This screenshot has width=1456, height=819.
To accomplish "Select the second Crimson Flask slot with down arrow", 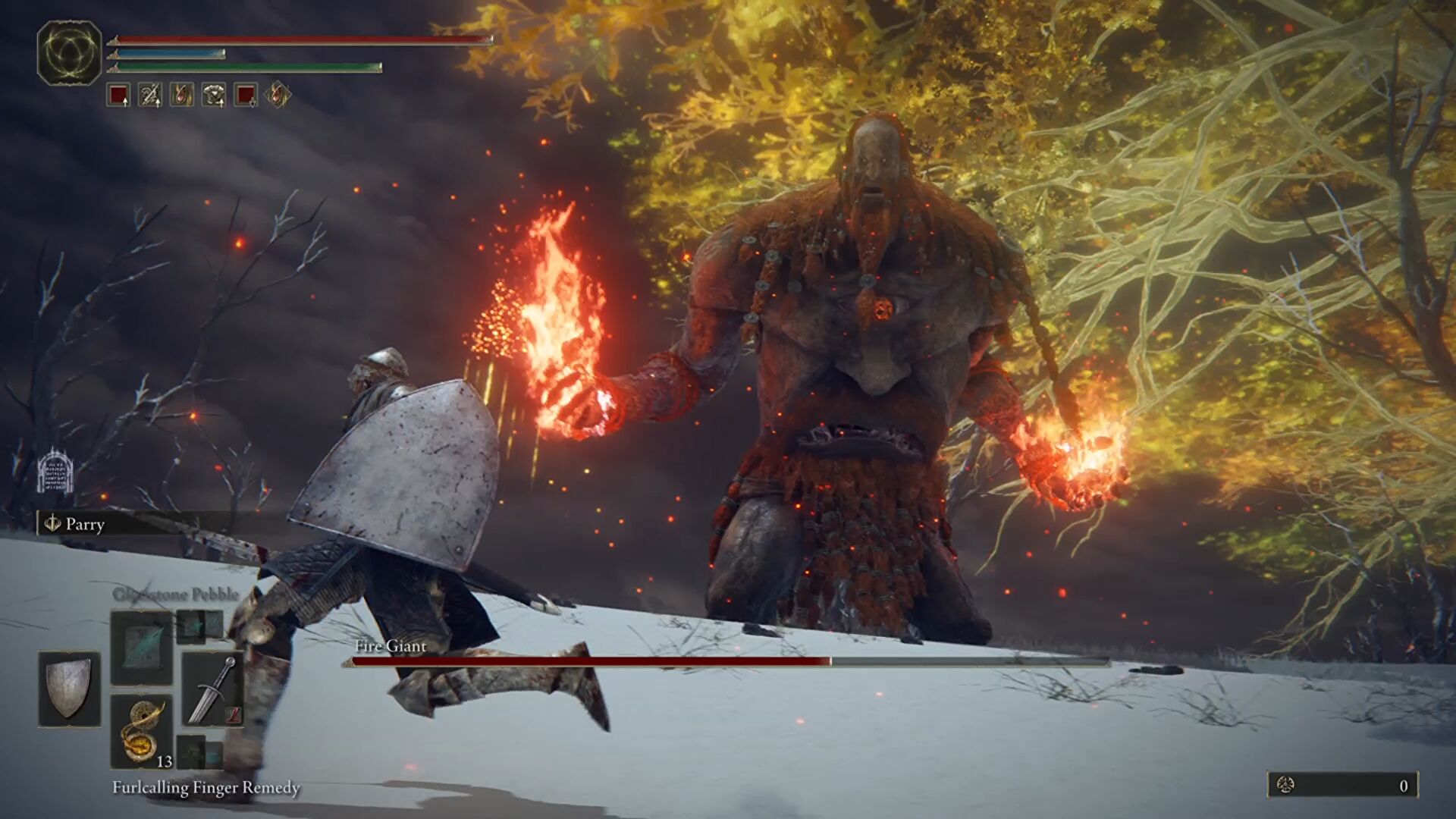I will [244, 96].
